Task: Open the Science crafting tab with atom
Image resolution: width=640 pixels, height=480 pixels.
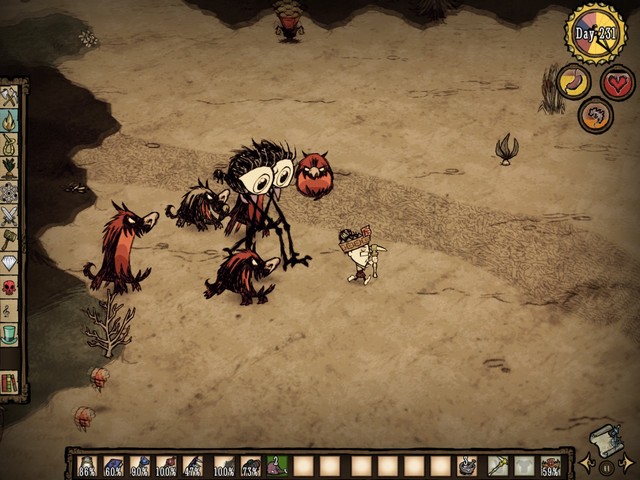Action: (x=10, y=191)
